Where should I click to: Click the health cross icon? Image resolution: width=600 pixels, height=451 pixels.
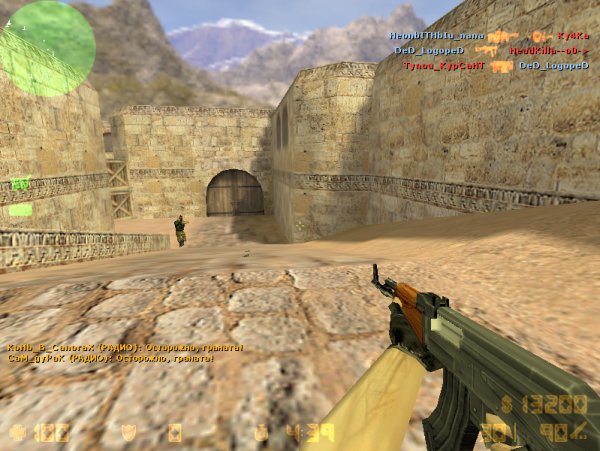point(17,433)
